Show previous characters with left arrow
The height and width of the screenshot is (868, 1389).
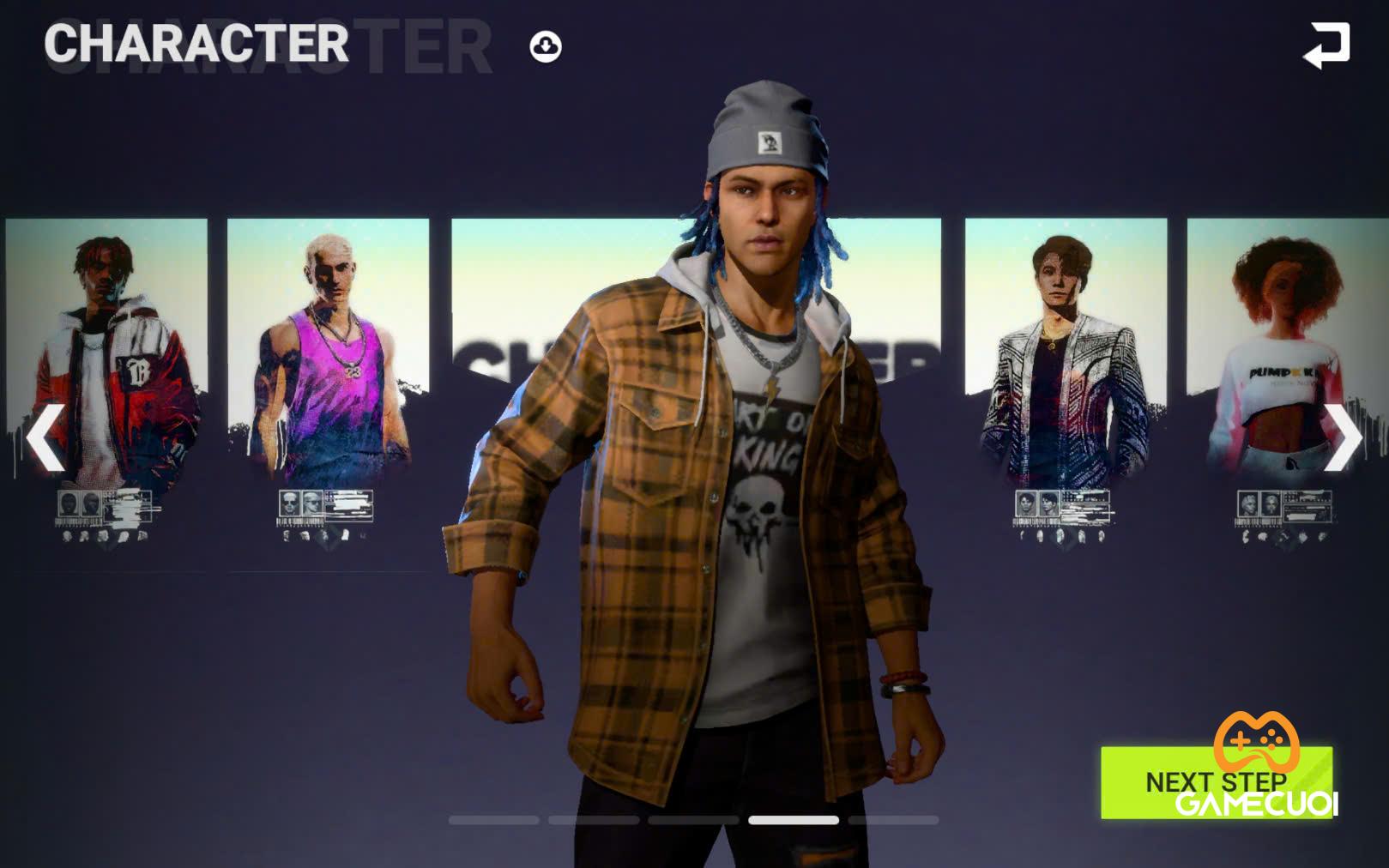click(x=45, y=437)
